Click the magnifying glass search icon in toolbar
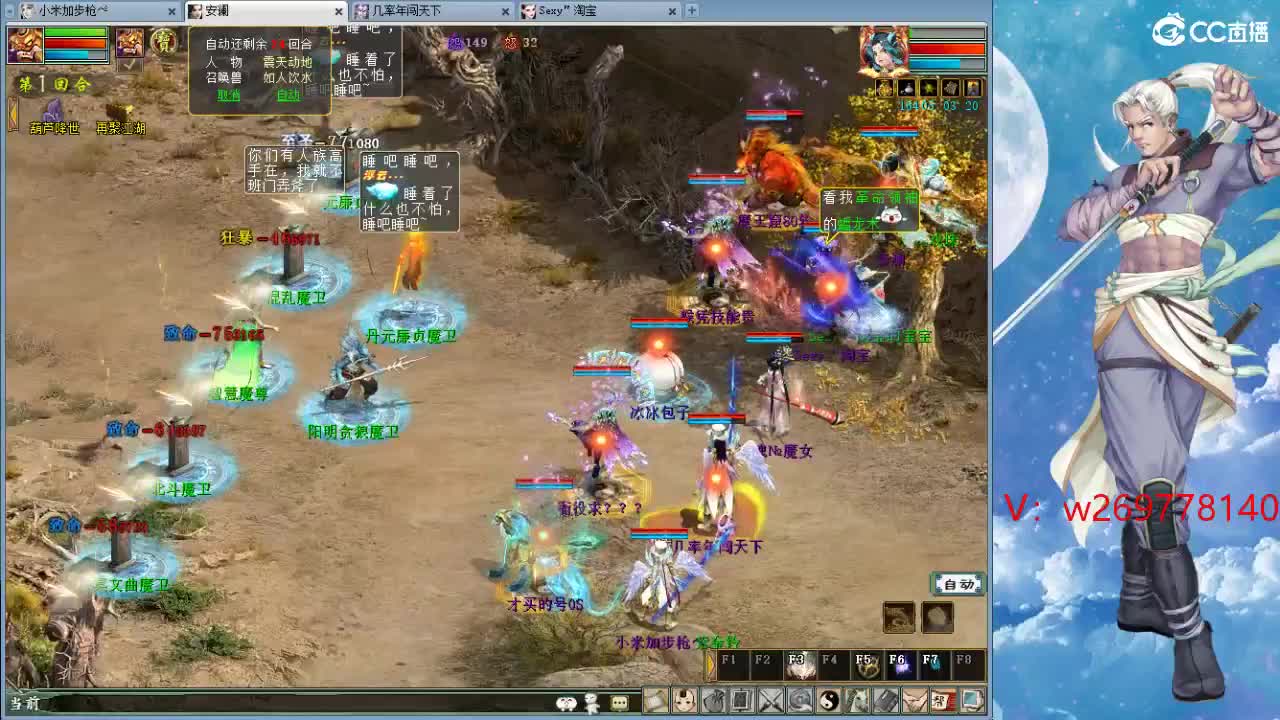The image size is (1280, 720). coord(798,700)
